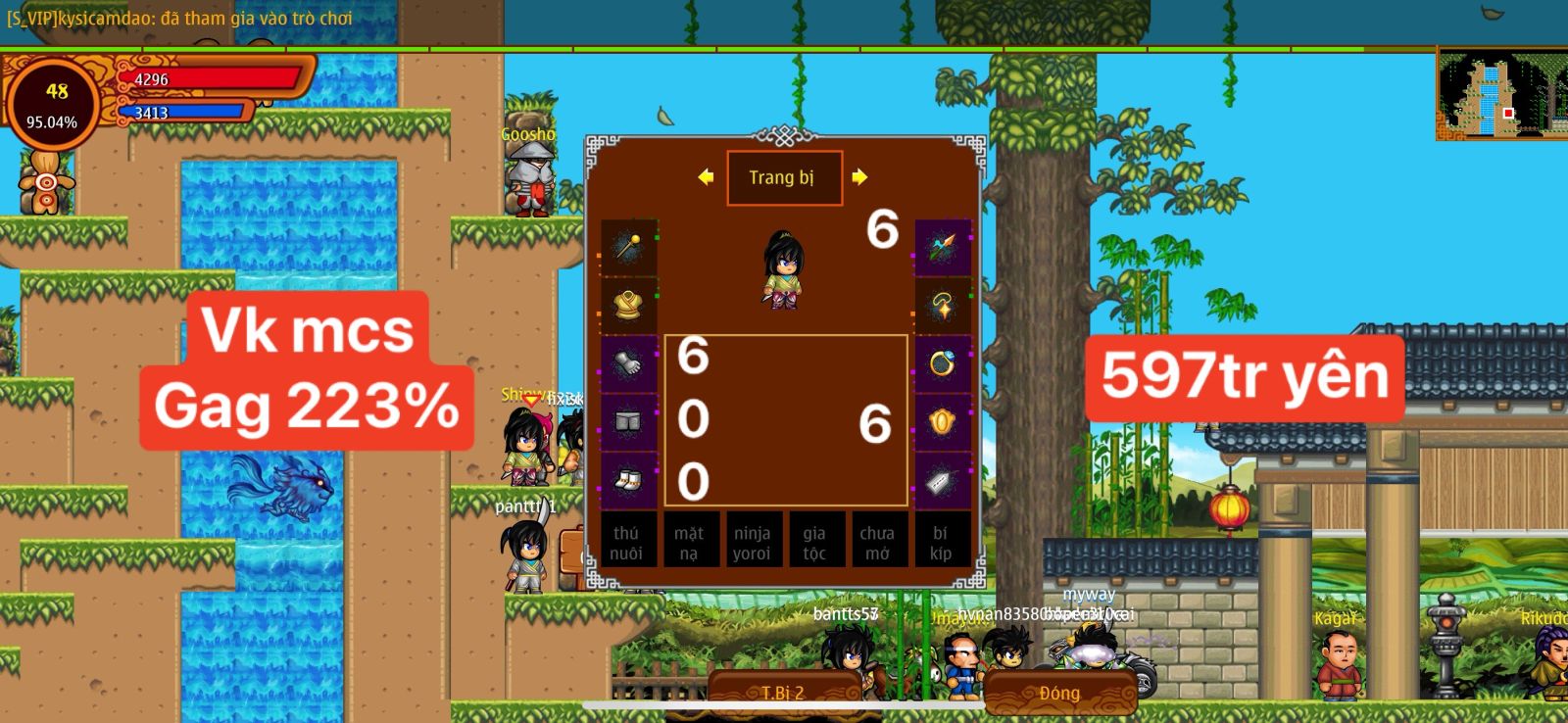Open the gia tộc clan slot

pos(814,542)
